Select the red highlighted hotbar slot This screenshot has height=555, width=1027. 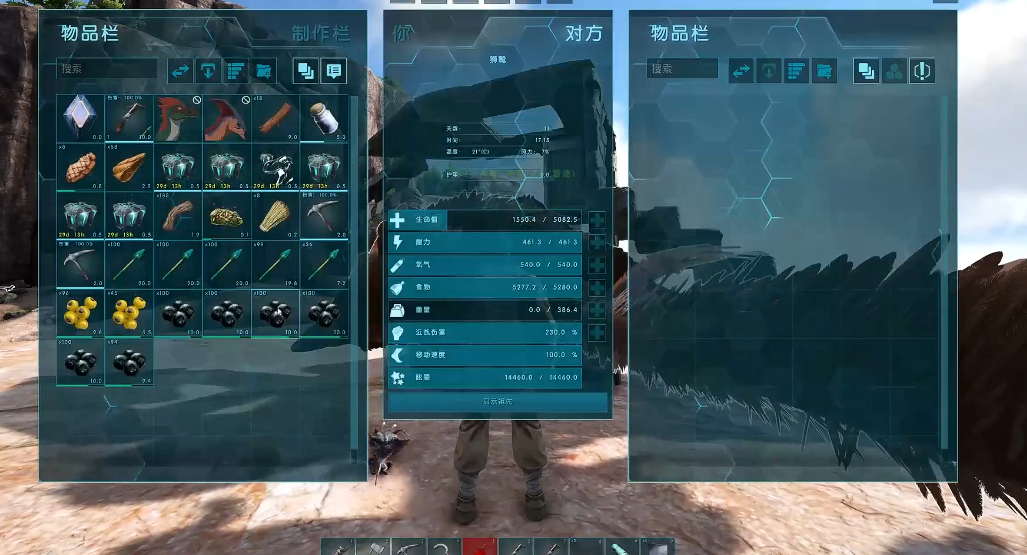(478, 547)
